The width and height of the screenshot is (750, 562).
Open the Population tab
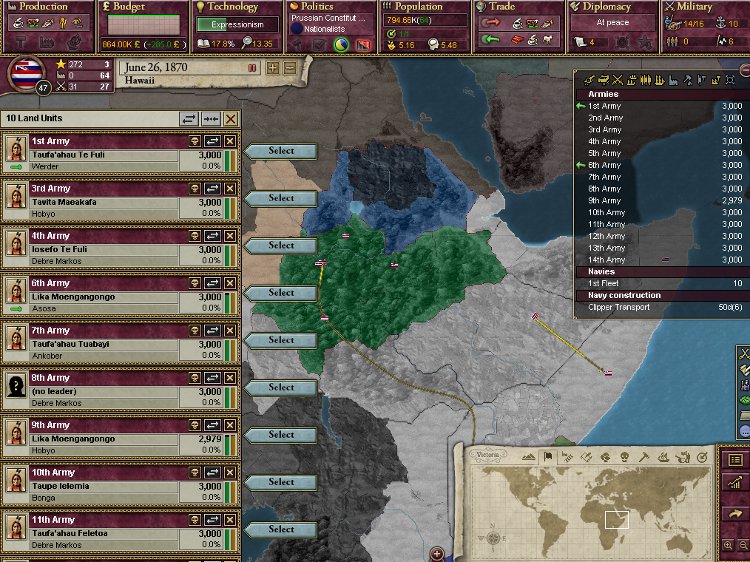(x=420, y=7)
